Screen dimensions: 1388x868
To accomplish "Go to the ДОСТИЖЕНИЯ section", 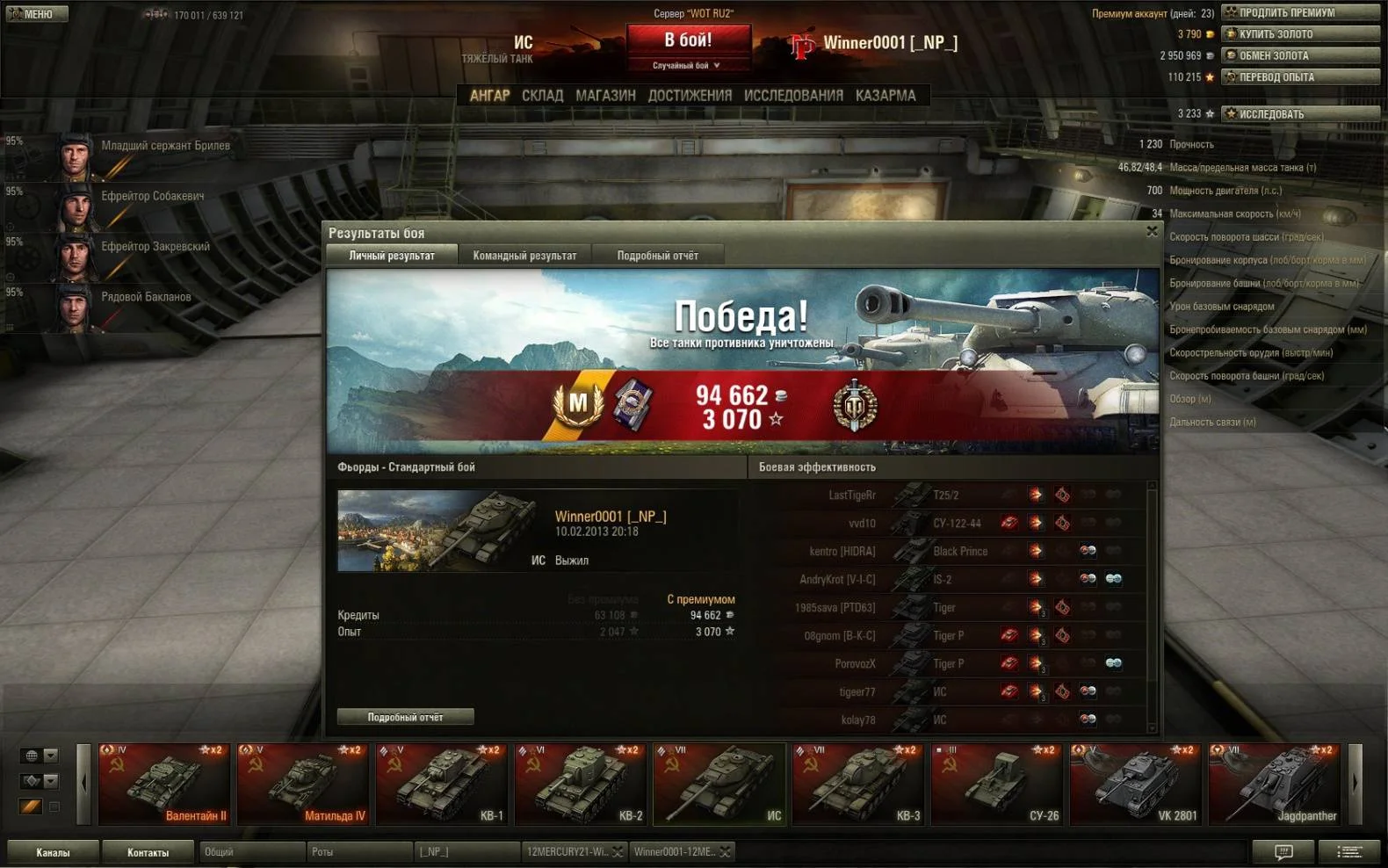I will click(x=690, y=96).
